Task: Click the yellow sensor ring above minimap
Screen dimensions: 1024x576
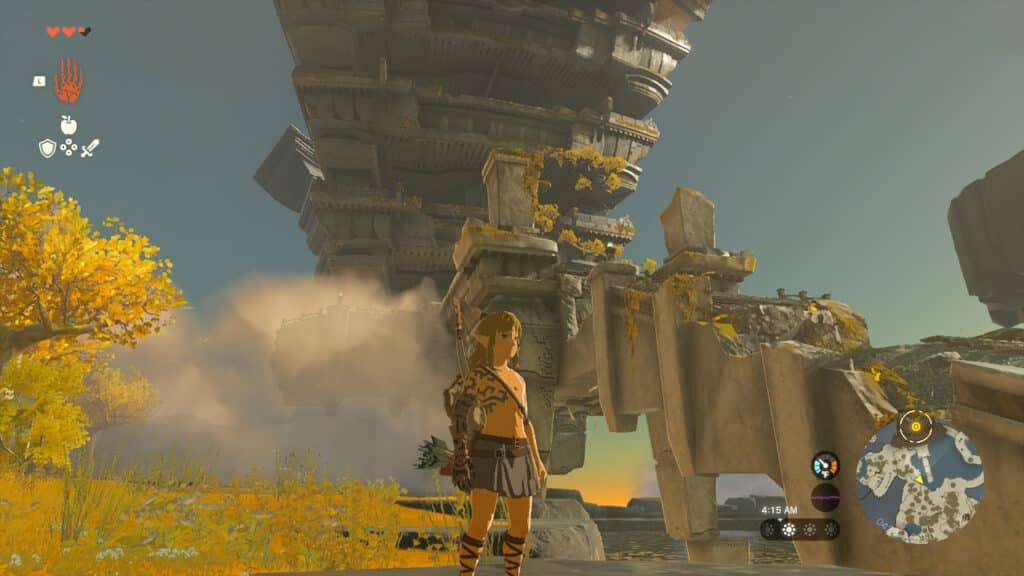Action: coord(915,427)
